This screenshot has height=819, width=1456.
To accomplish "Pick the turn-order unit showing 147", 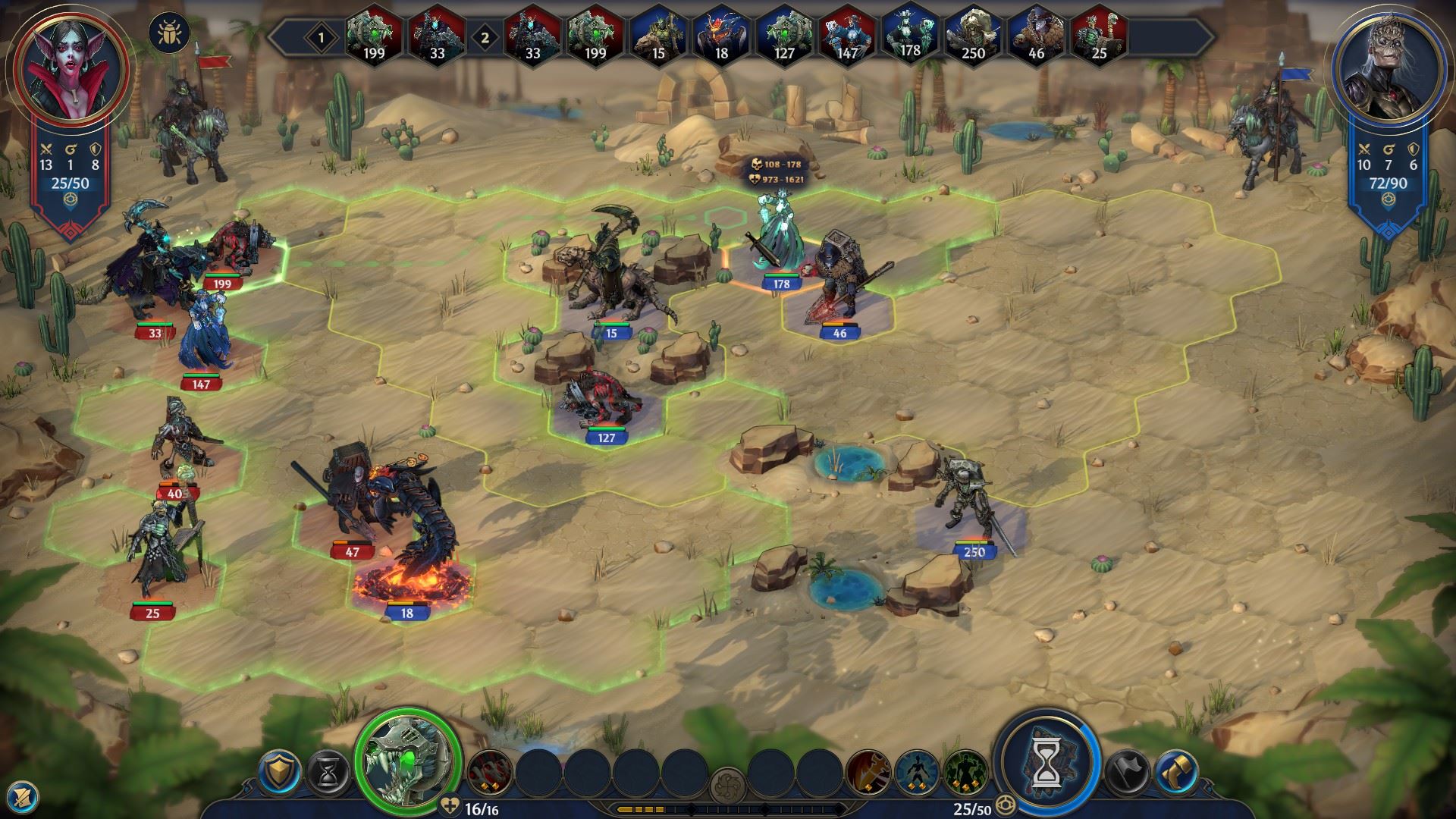I will (x=847, y=35).
